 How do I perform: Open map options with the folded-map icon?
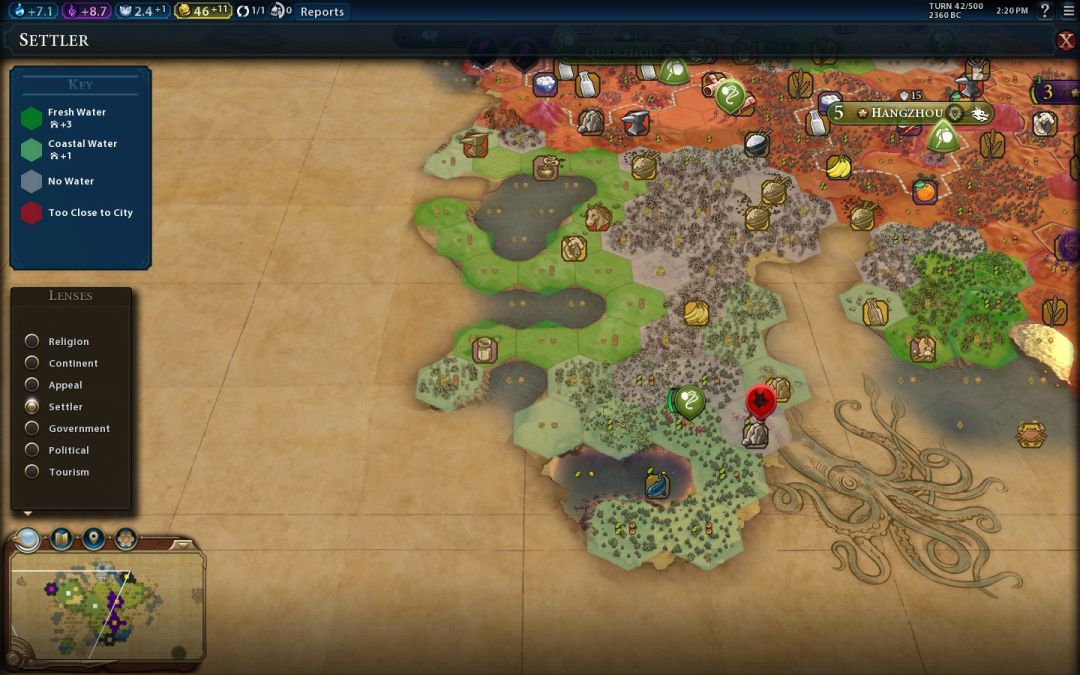click(61, 540)
